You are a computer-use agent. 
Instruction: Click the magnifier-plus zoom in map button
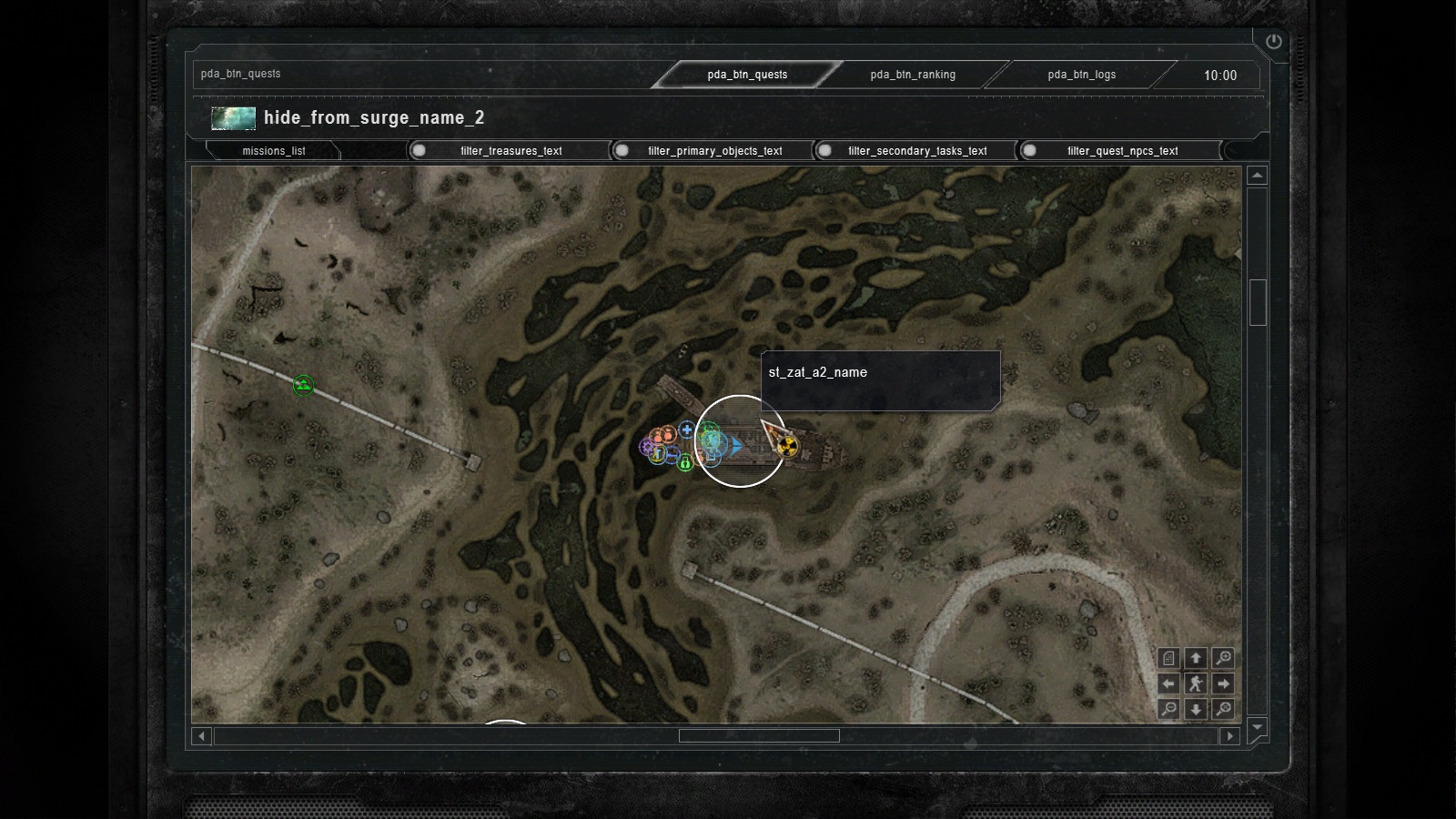1223,658
